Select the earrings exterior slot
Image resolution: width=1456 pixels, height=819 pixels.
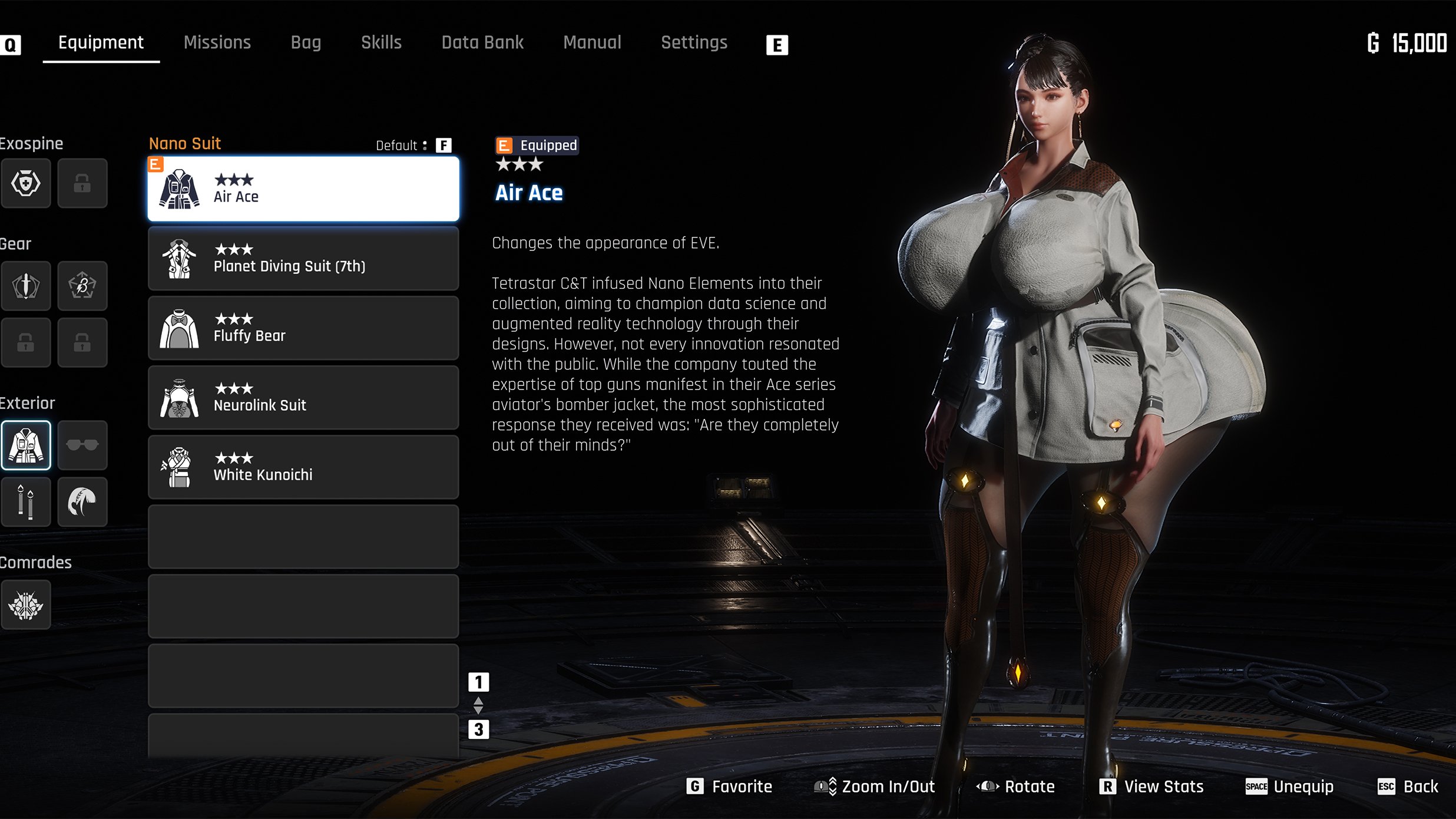(x=26, y=501)
